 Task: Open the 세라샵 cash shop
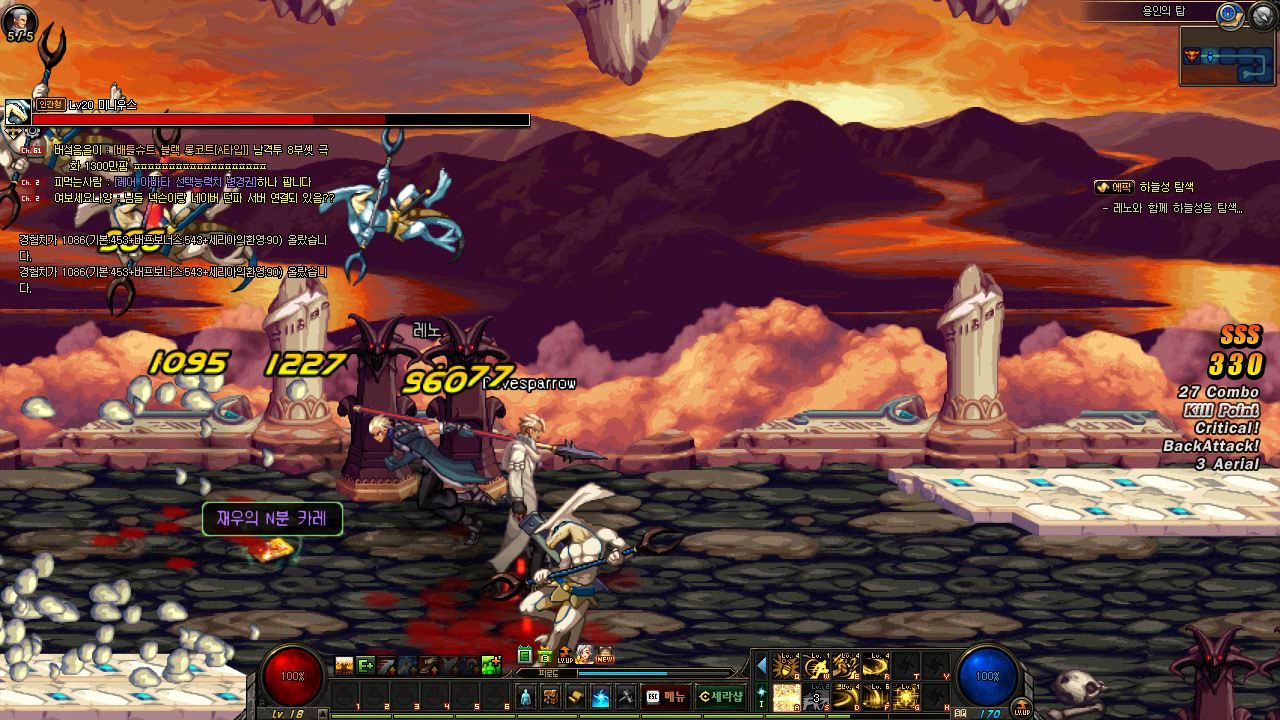(720, 696)
